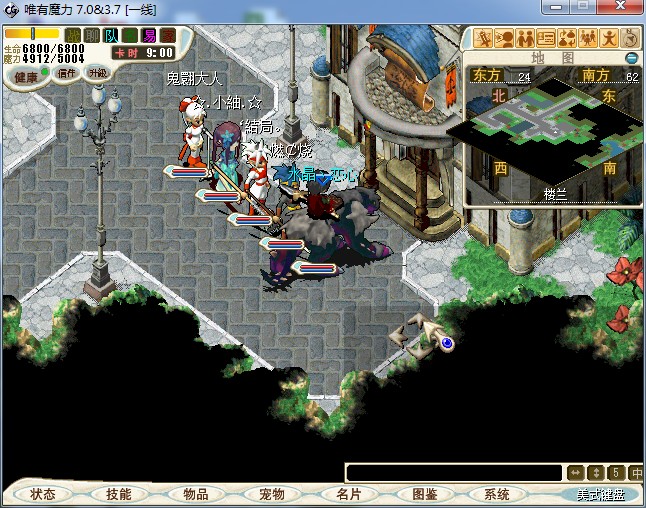The height and width of the screenshot is (508, 646).
Task: Click the chat input box
Action: point(453,473)
